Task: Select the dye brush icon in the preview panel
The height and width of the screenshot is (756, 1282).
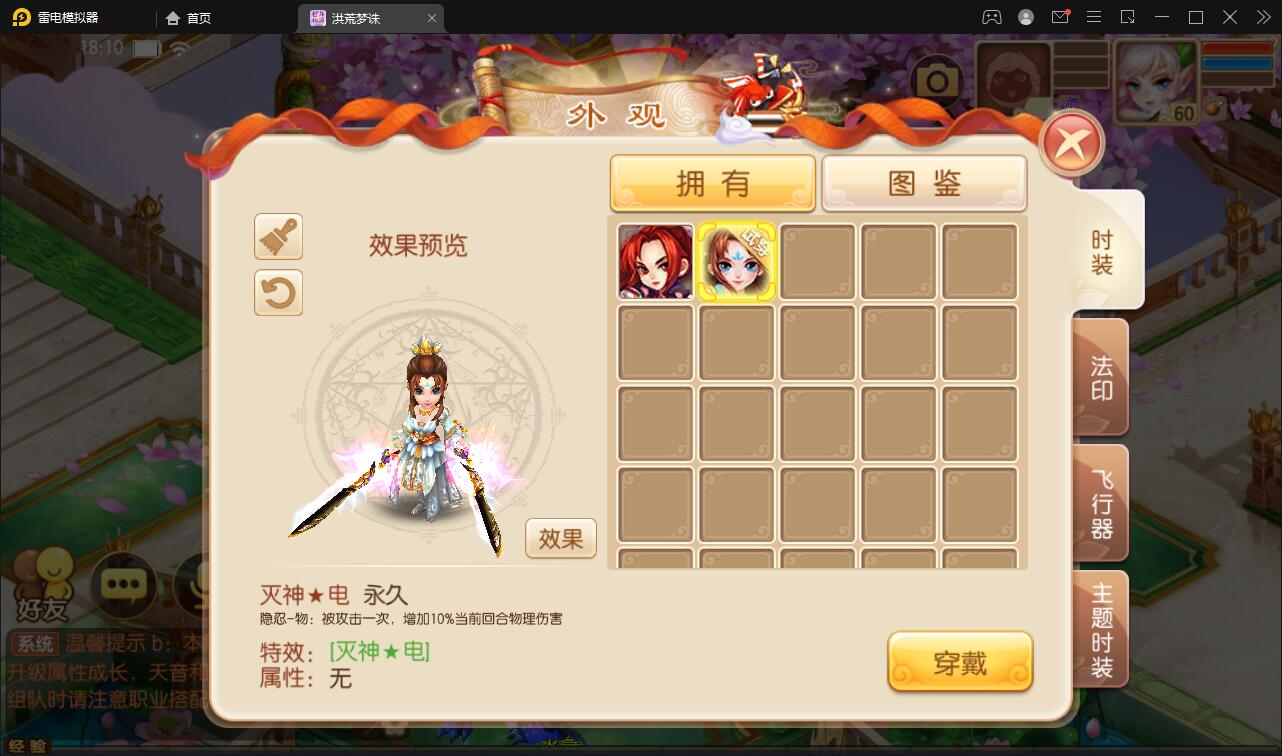Action: coord(278,237)
